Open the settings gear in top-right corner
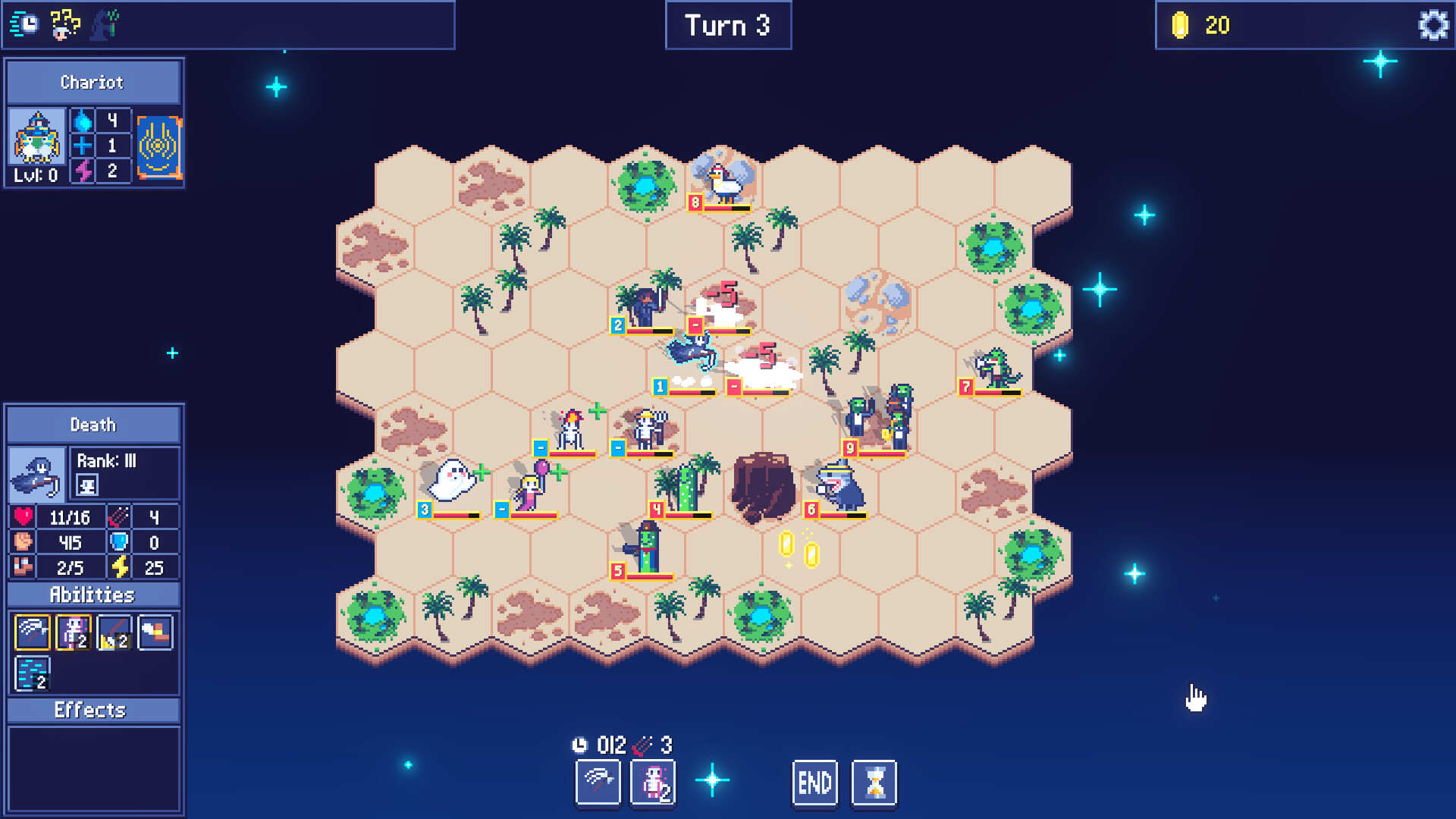1456x819 pixels. [1432, 25]
